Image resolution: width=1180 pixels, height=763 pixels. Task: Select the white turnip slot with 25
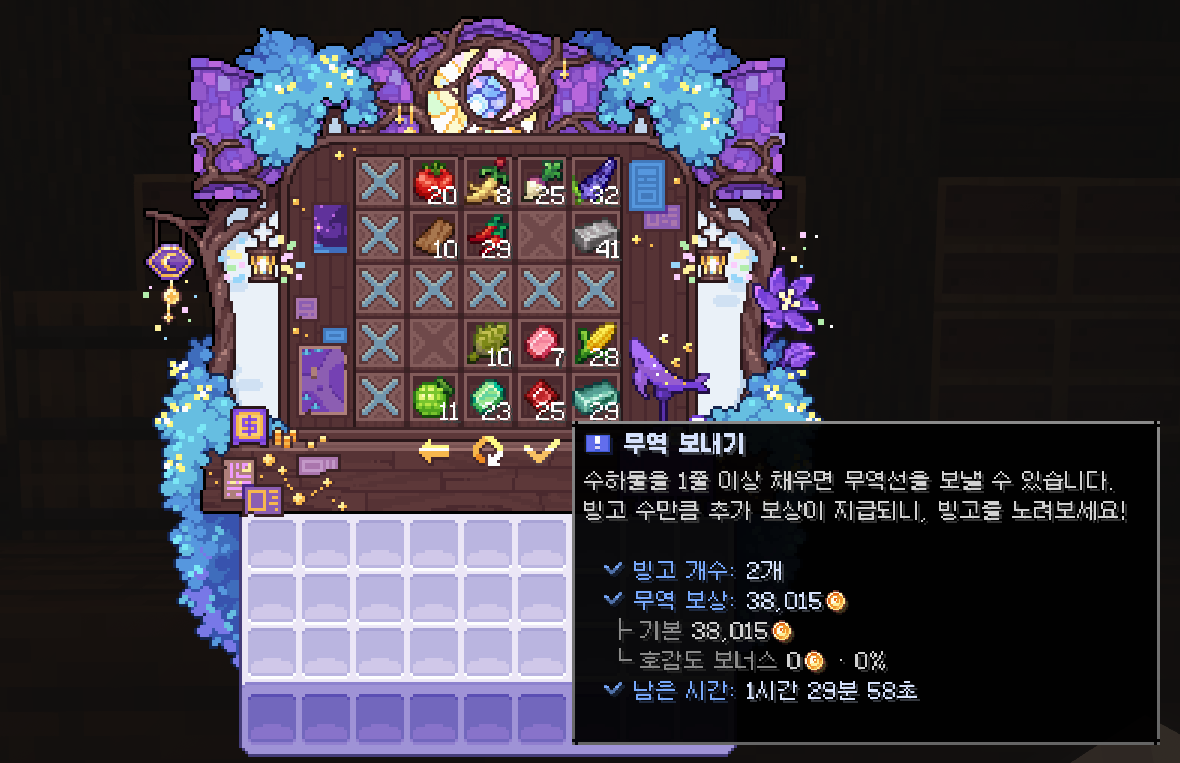[x=542, y=182]
